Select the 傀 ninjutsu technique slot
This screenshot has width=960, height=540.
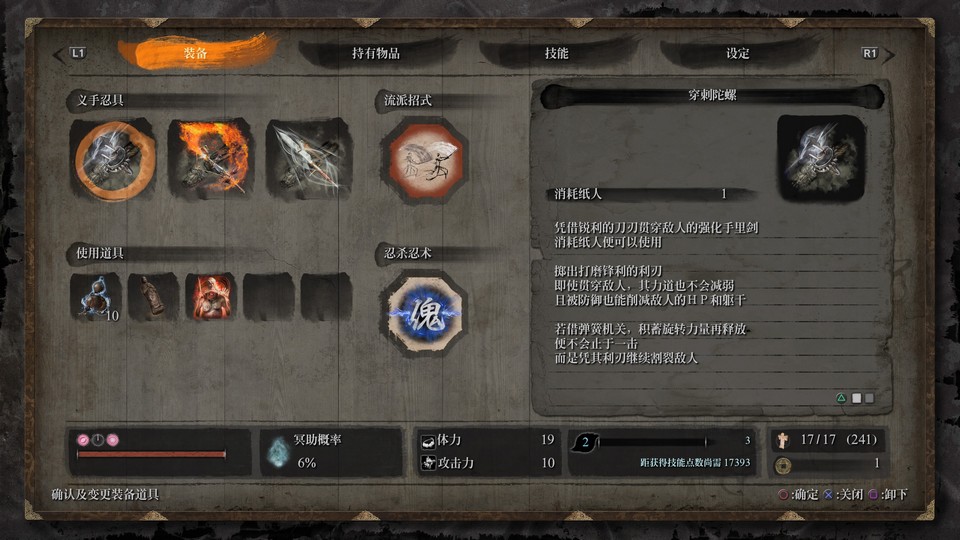[x=423, y=312]
